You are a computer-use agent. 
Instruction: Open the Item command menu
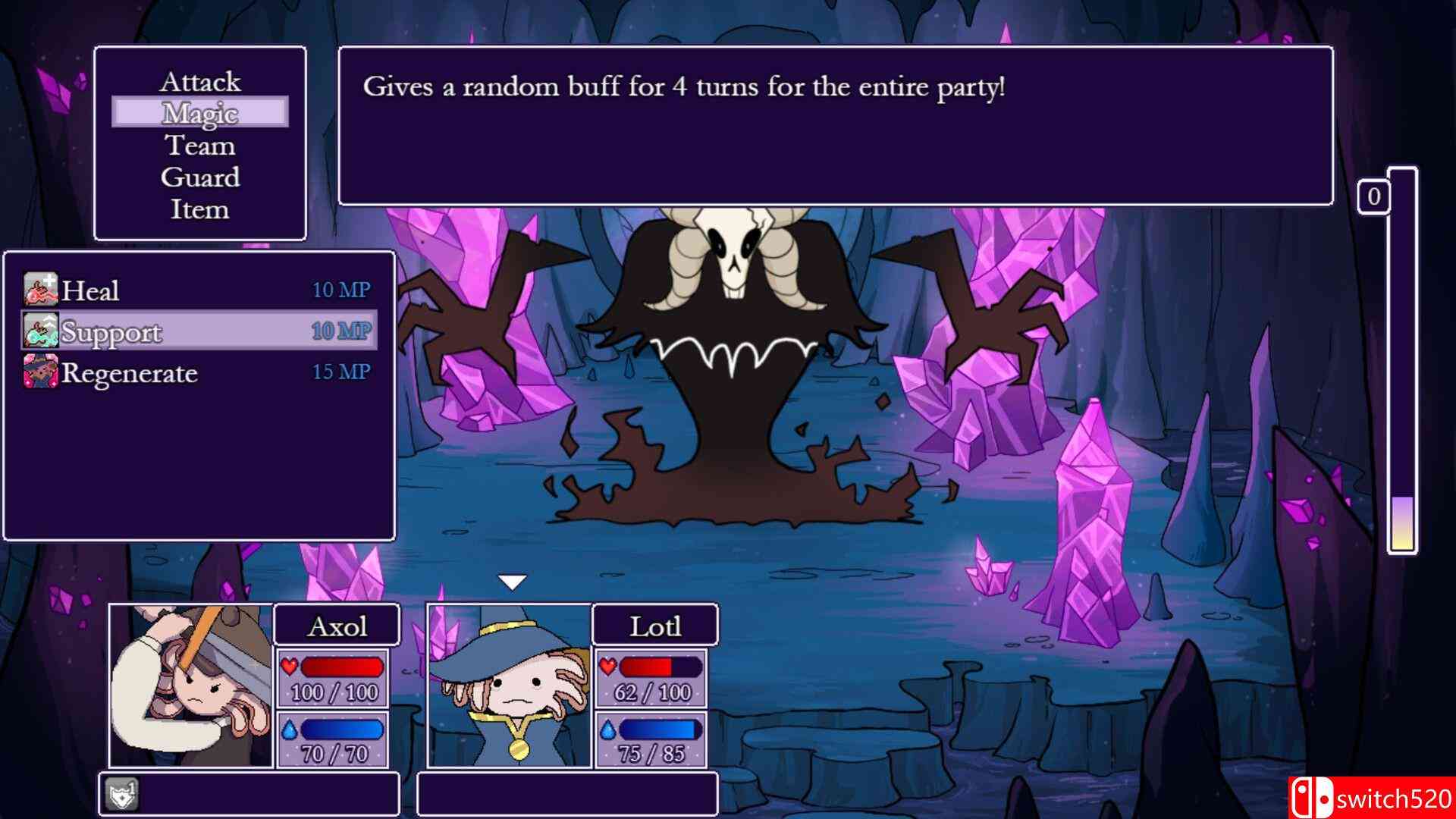[x=200, y=211]
